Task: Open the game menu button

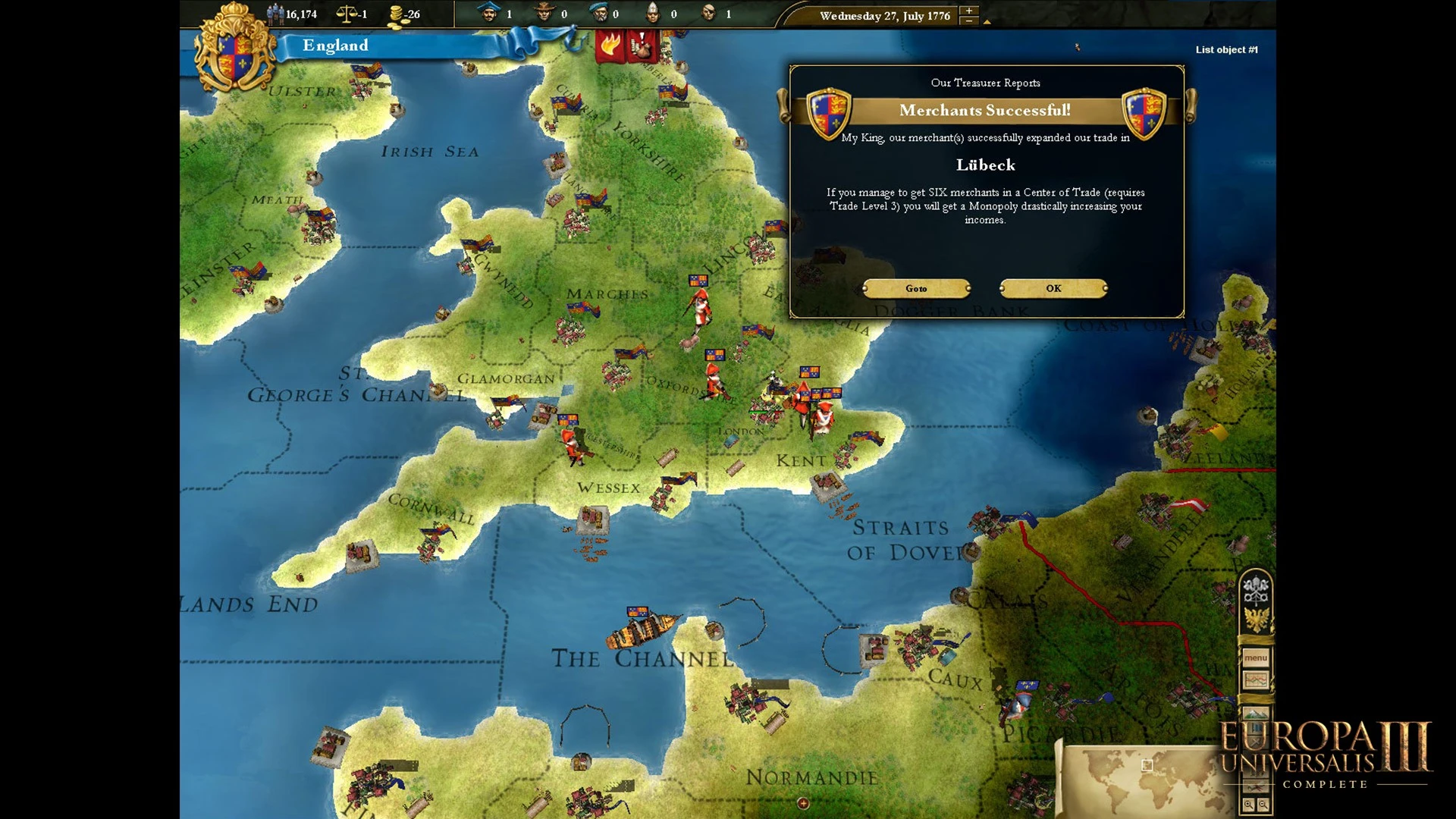Action: pos(1255,657)
